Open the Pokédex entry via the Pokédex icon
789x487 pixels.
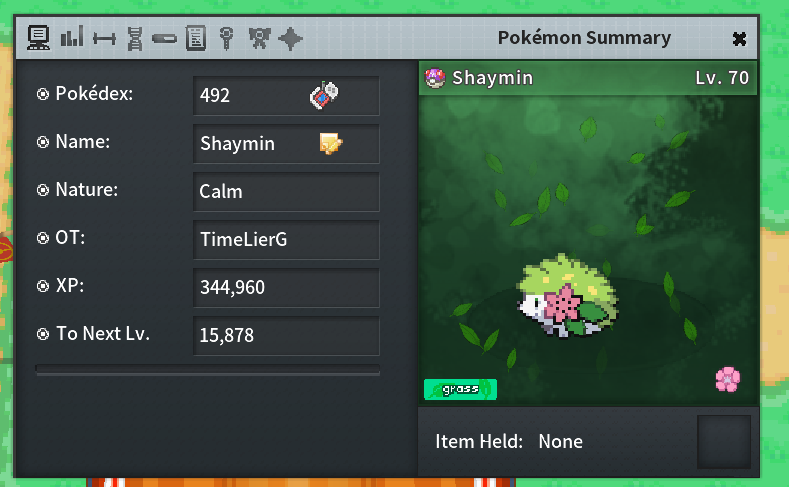click(325, 95)
